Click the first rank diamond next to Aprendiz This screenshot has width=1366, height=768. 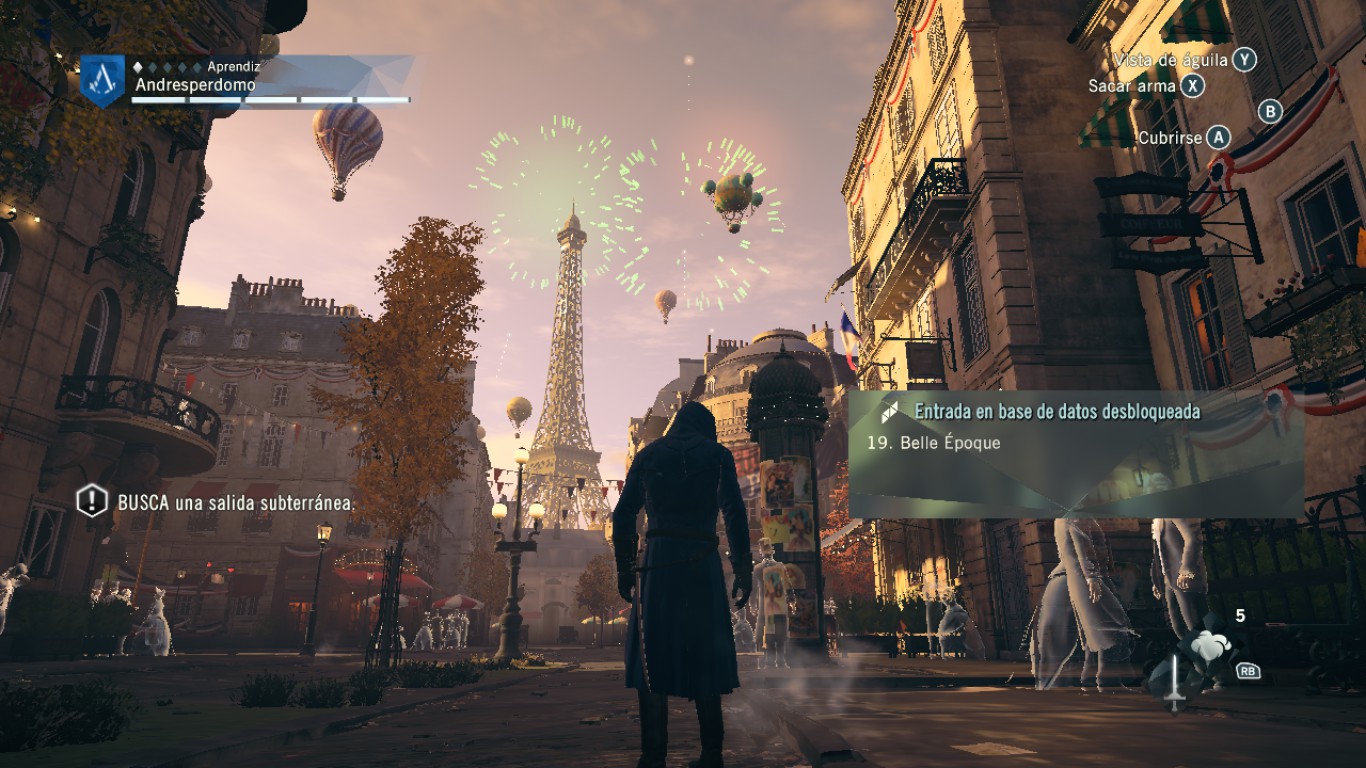138,67
